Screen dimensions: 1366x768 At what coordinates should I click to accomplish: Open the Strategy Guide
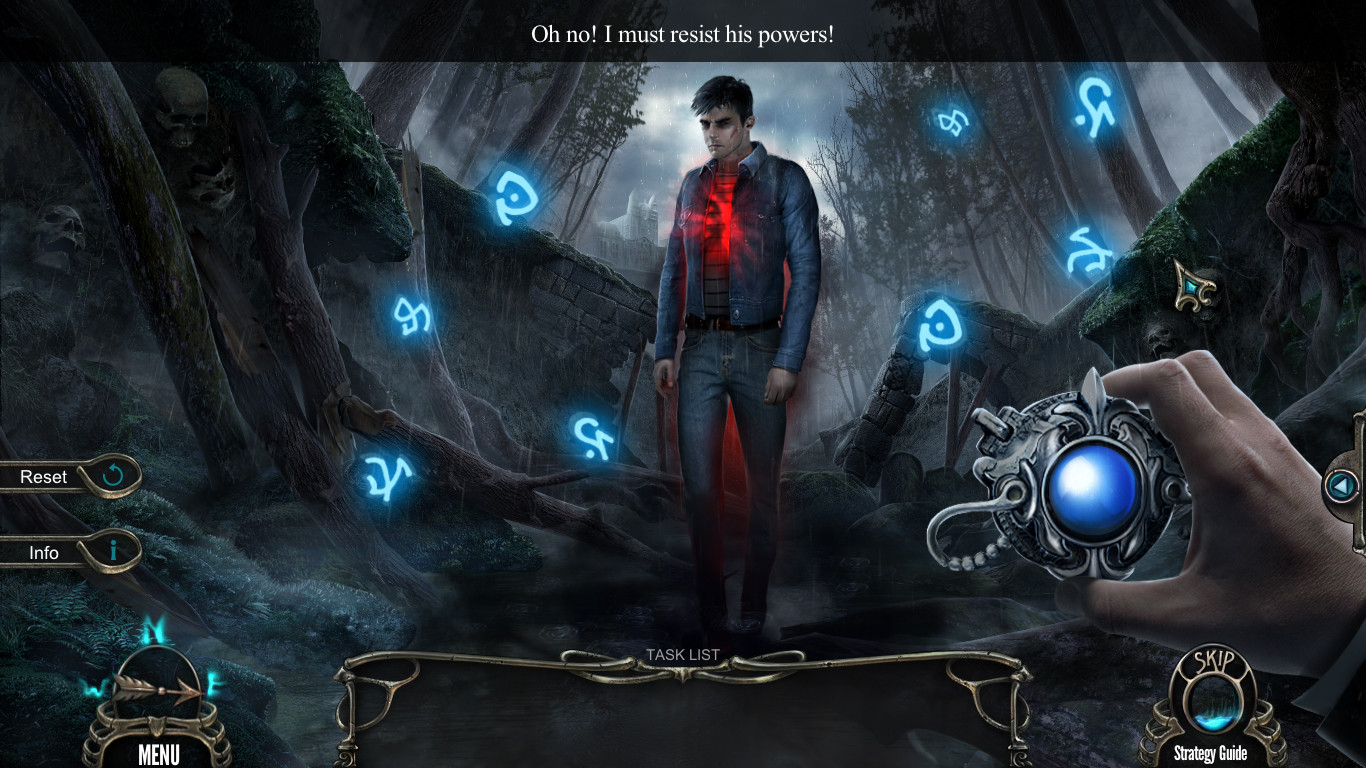click(x=1211, y=753)
